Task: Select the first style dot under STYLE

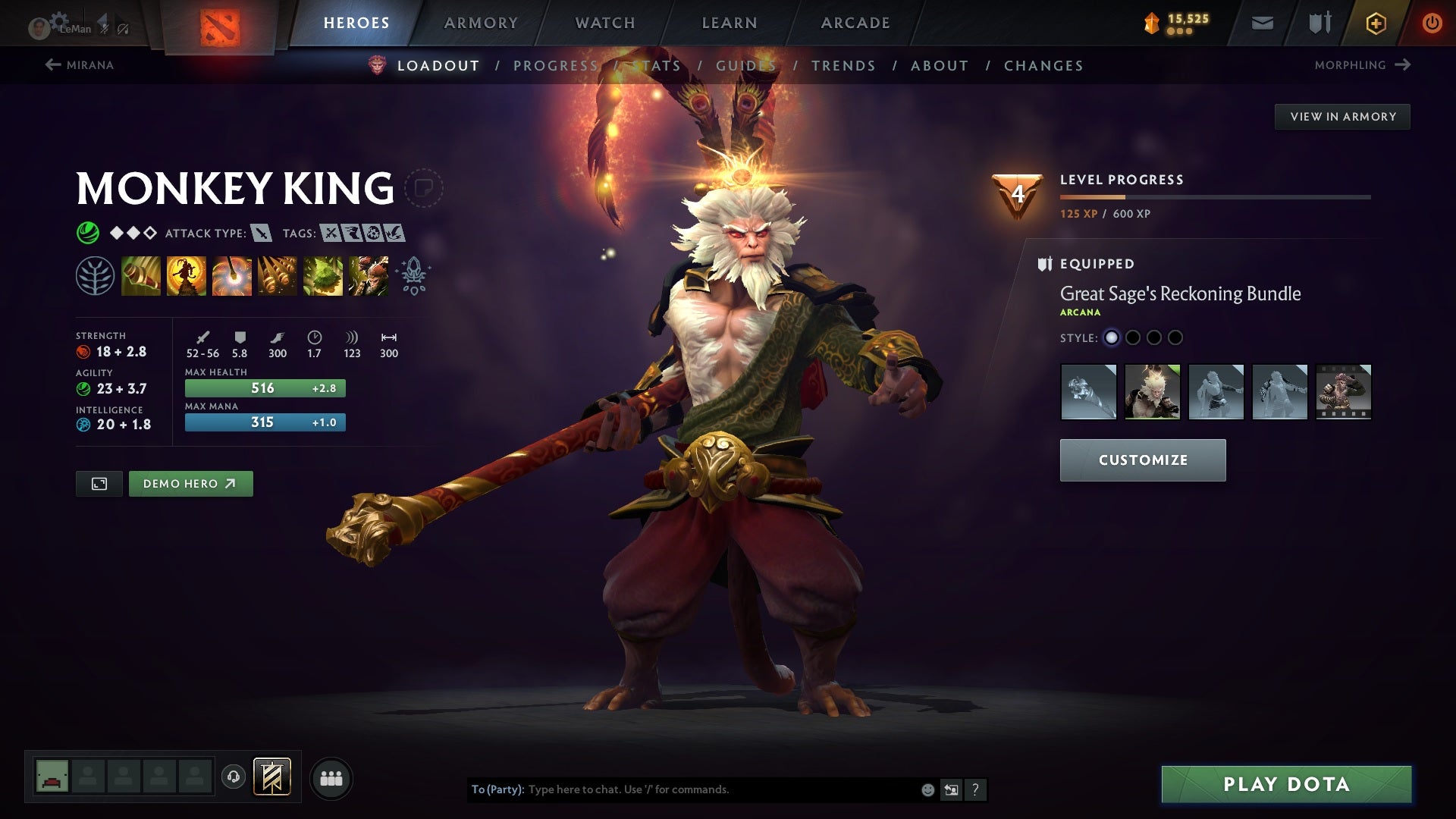Action: [1112, 339]
